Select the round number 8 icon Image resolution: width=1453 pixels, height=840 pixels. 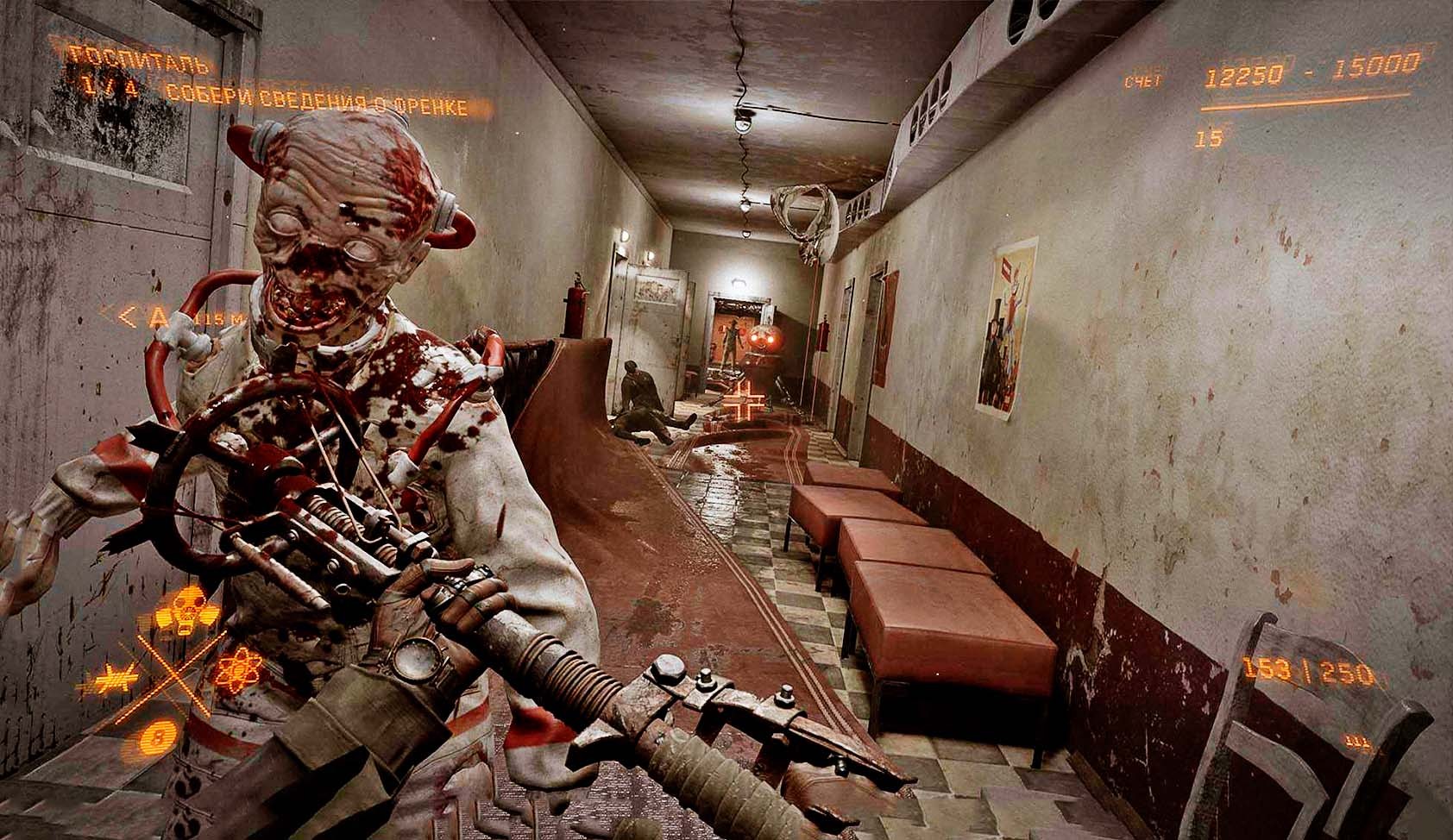[x=156, y=737]
